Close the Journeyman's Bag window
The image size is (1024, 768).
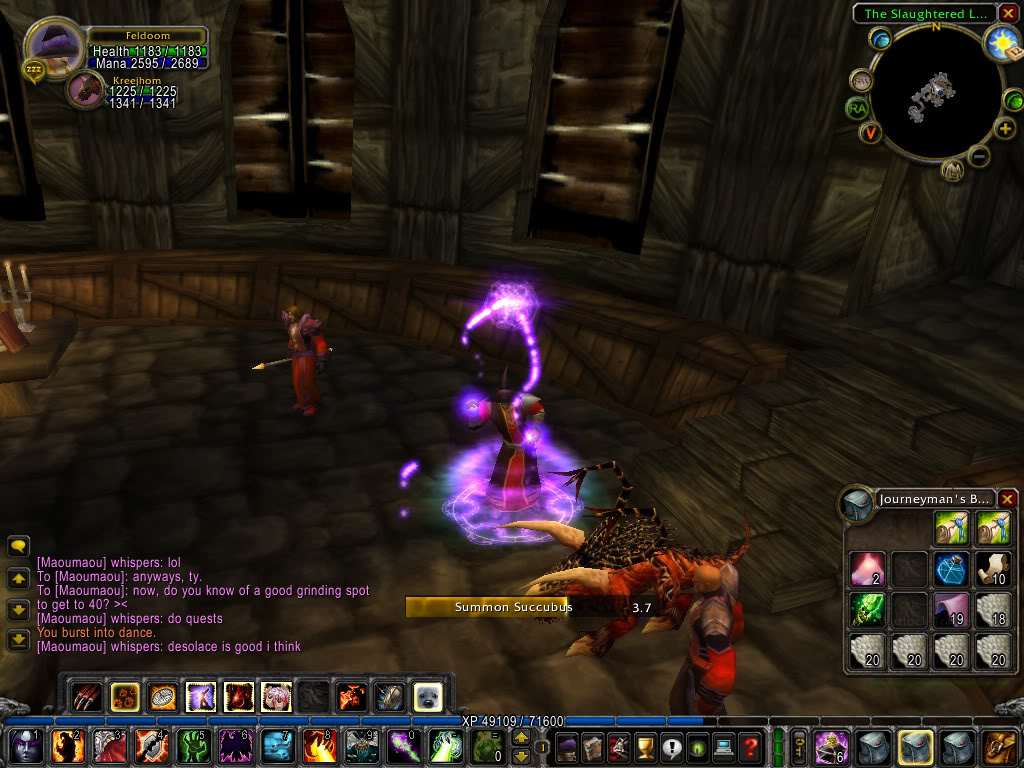click(x=1007, y=499)
